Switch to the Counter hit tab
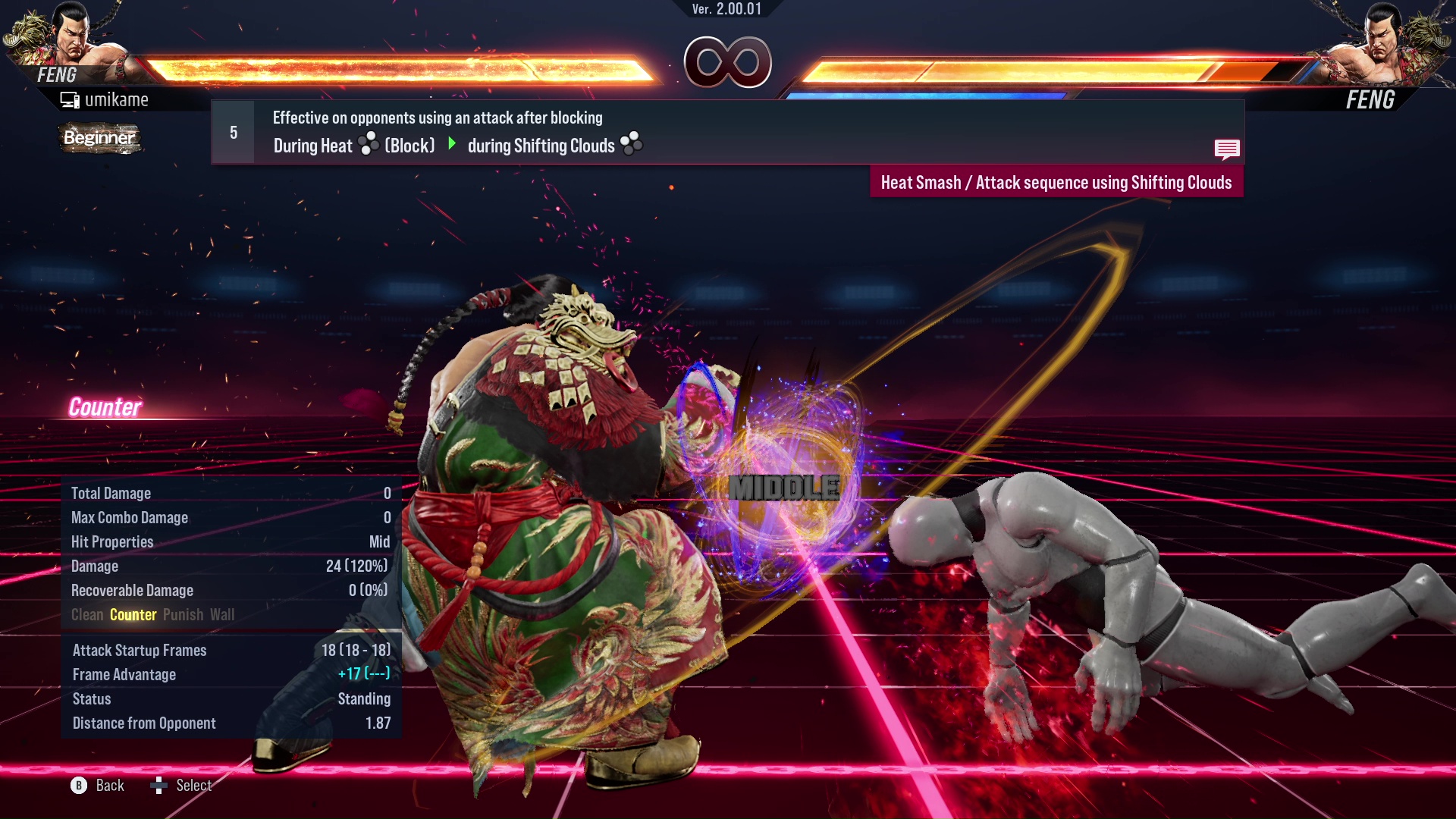 click(x=133, y=615)
